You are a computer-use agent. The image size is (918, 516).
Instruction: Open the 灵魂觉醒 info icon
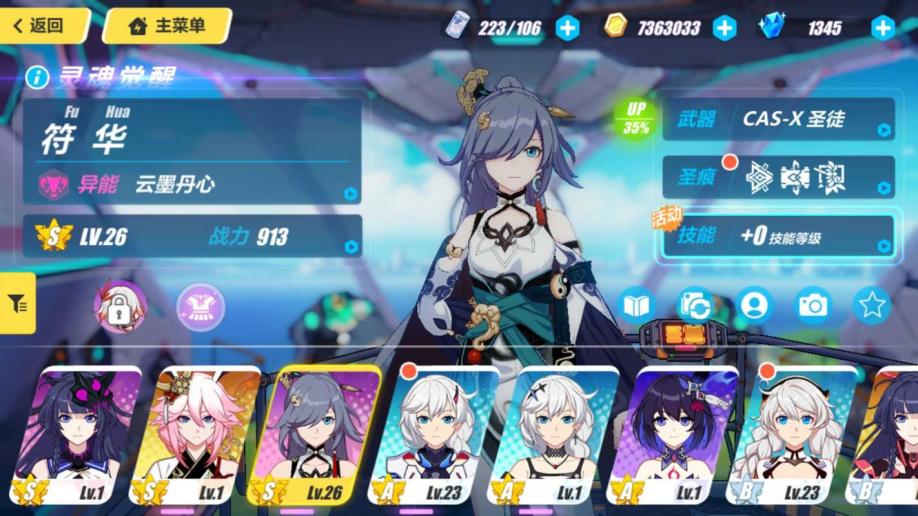37,76
